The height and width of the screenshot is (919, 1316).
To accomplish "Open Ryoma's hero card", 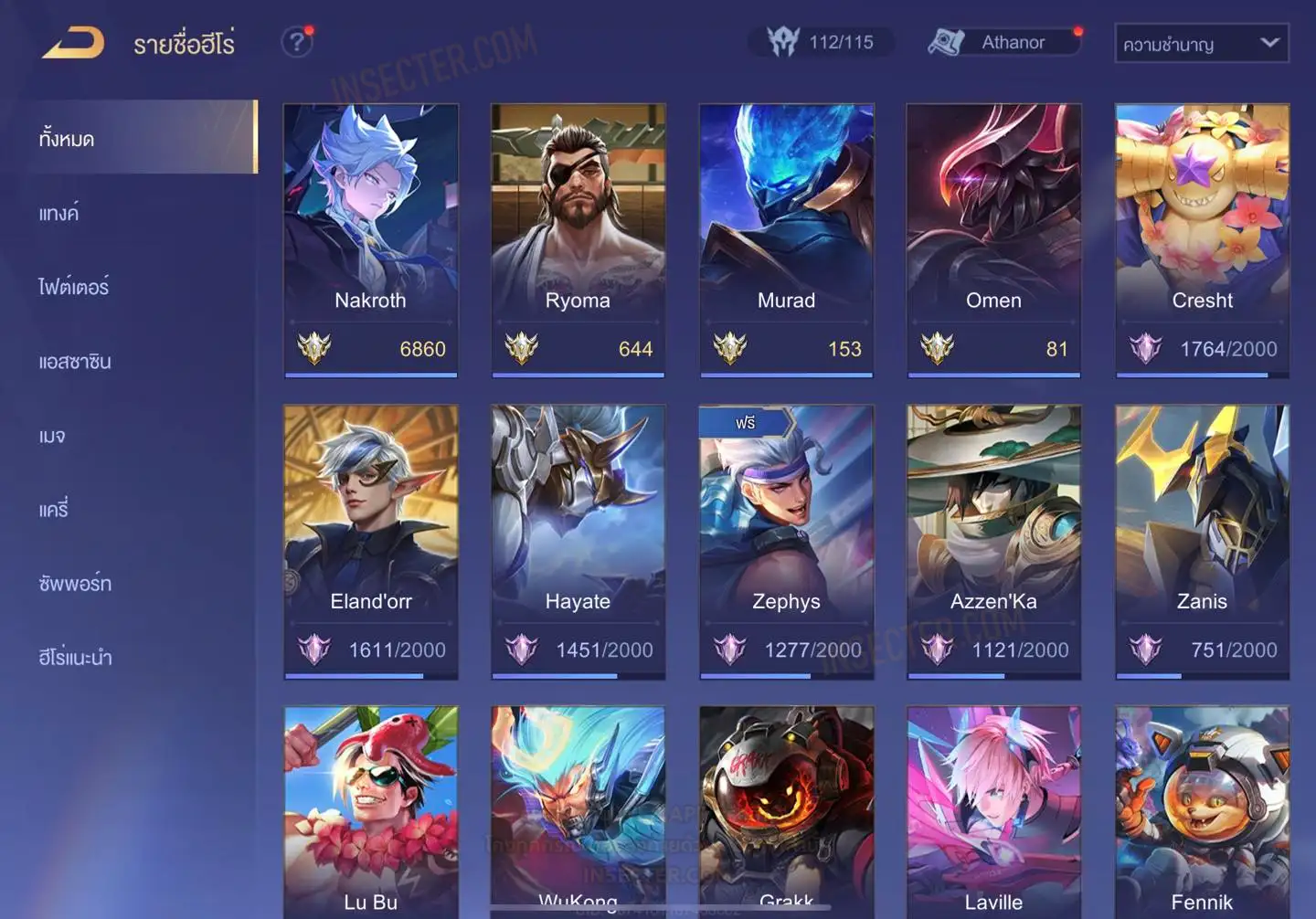I will pyautogui.click(x=578, y=239).
